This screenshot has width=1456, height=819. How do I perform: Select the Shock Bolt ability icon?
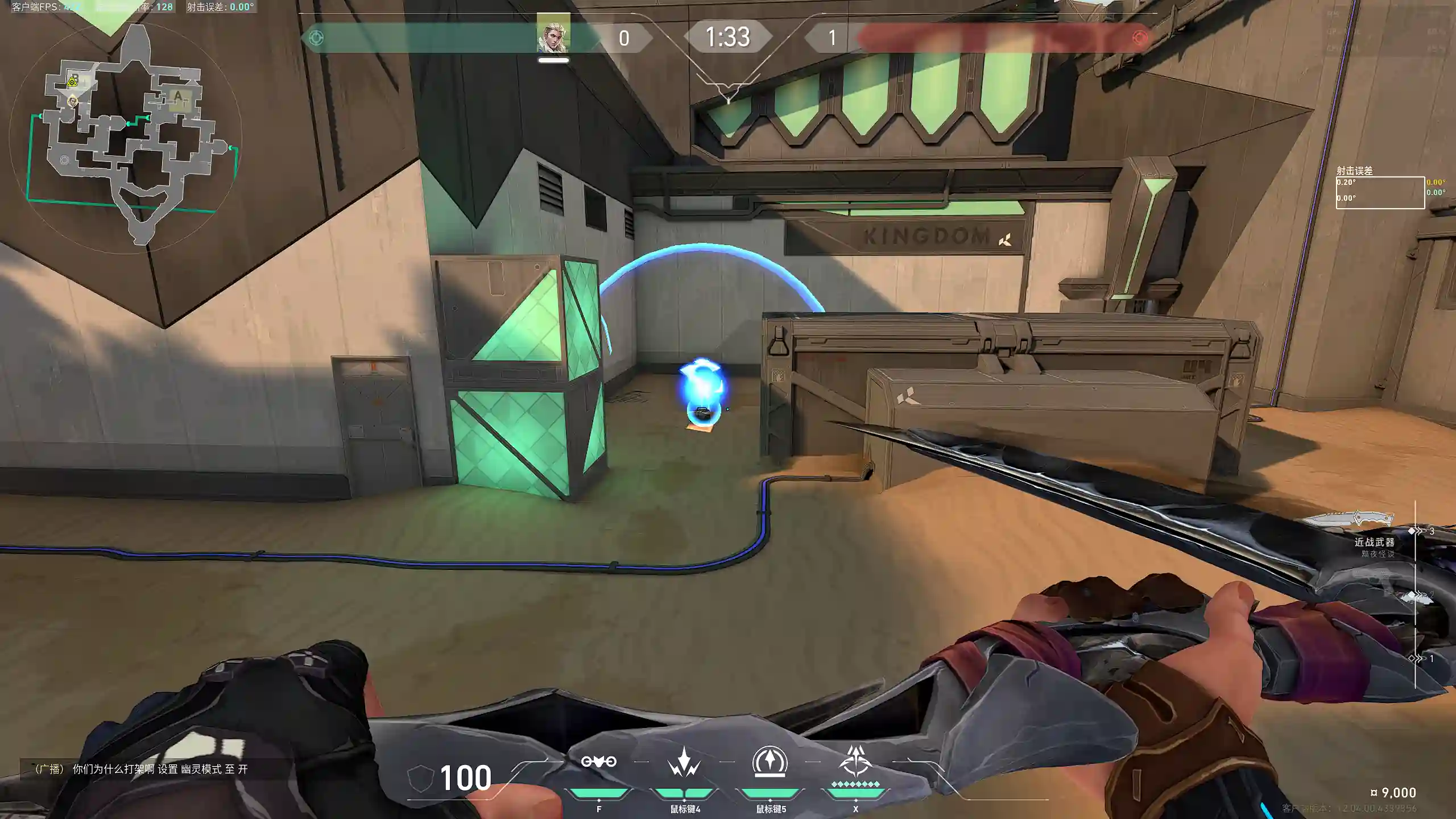coord(684,762)
